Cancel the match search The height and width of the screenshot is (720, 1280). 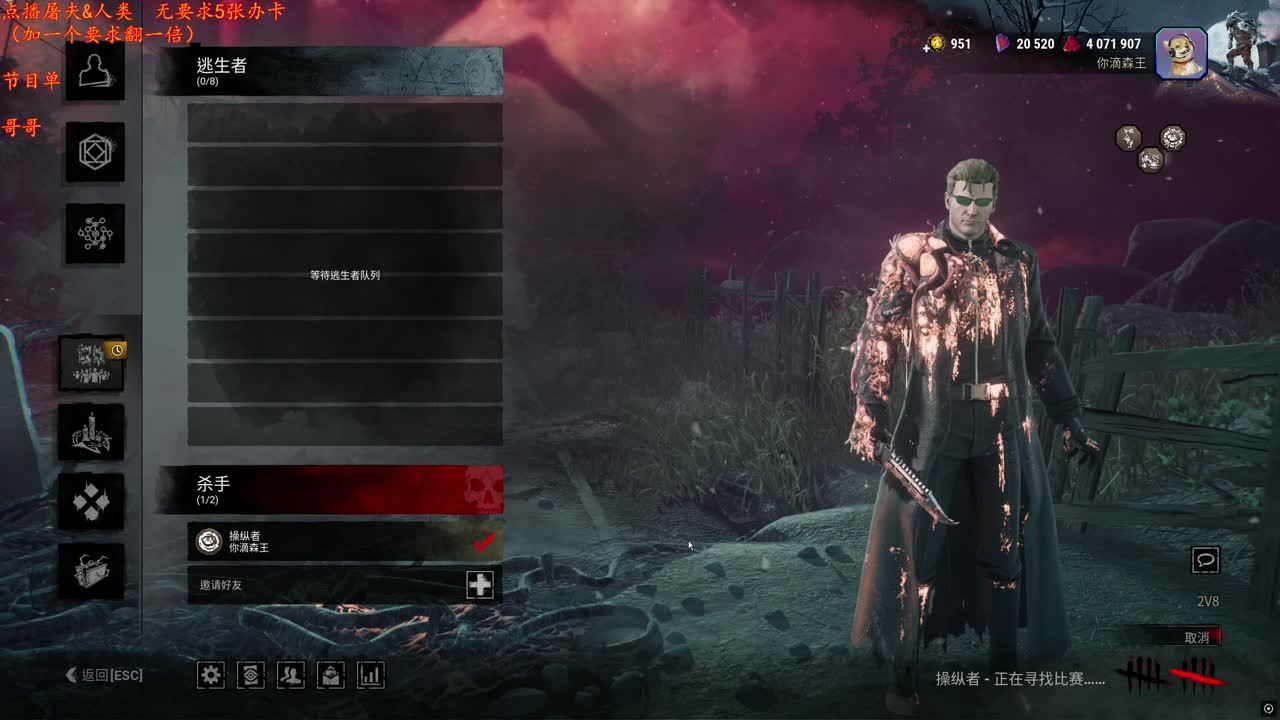[1197, 637]
